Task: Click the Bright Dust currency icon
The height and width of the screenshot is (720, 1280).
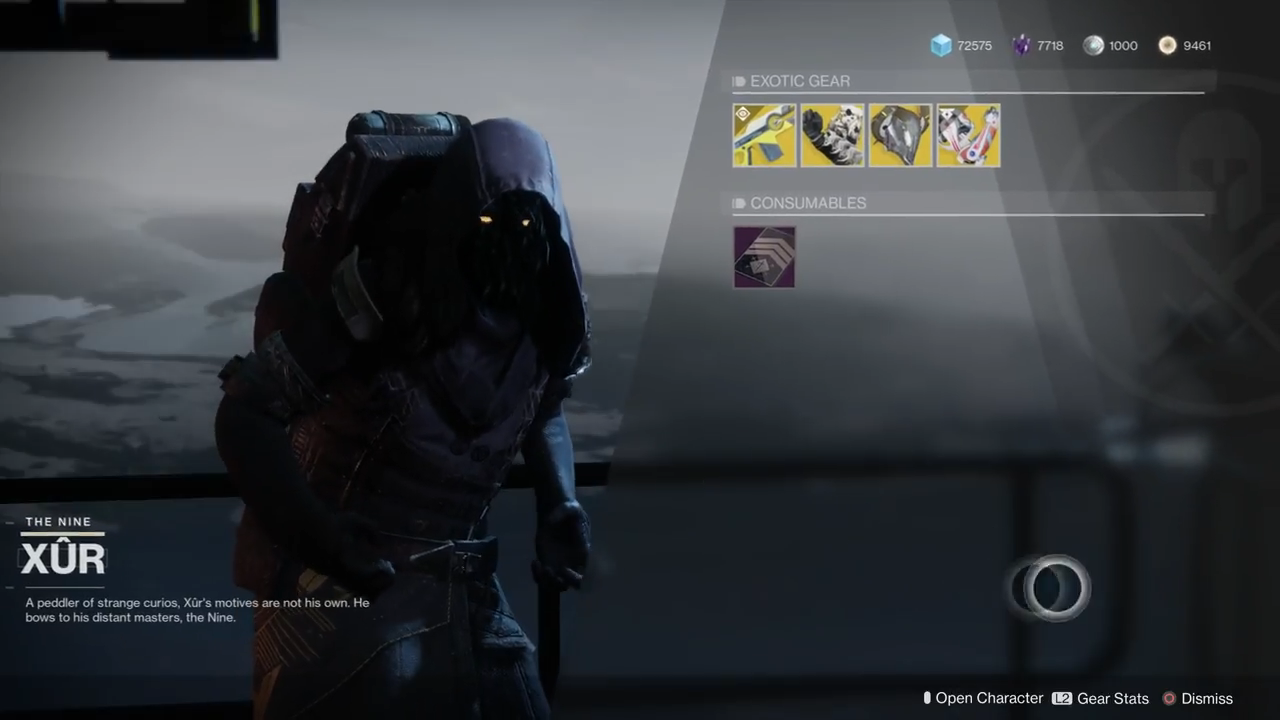Action: click(x=1167, y=45)
